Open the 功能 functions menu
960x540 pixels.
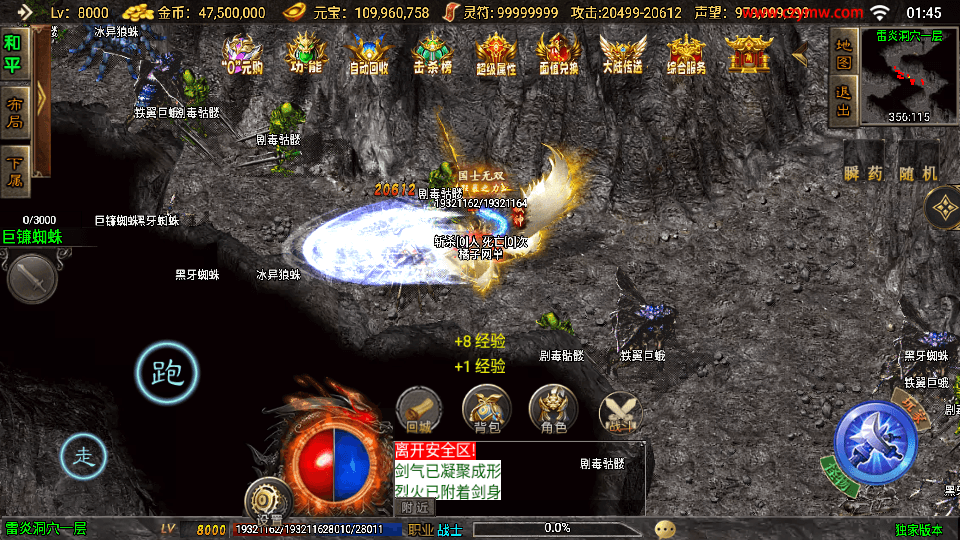pos(306,55)
